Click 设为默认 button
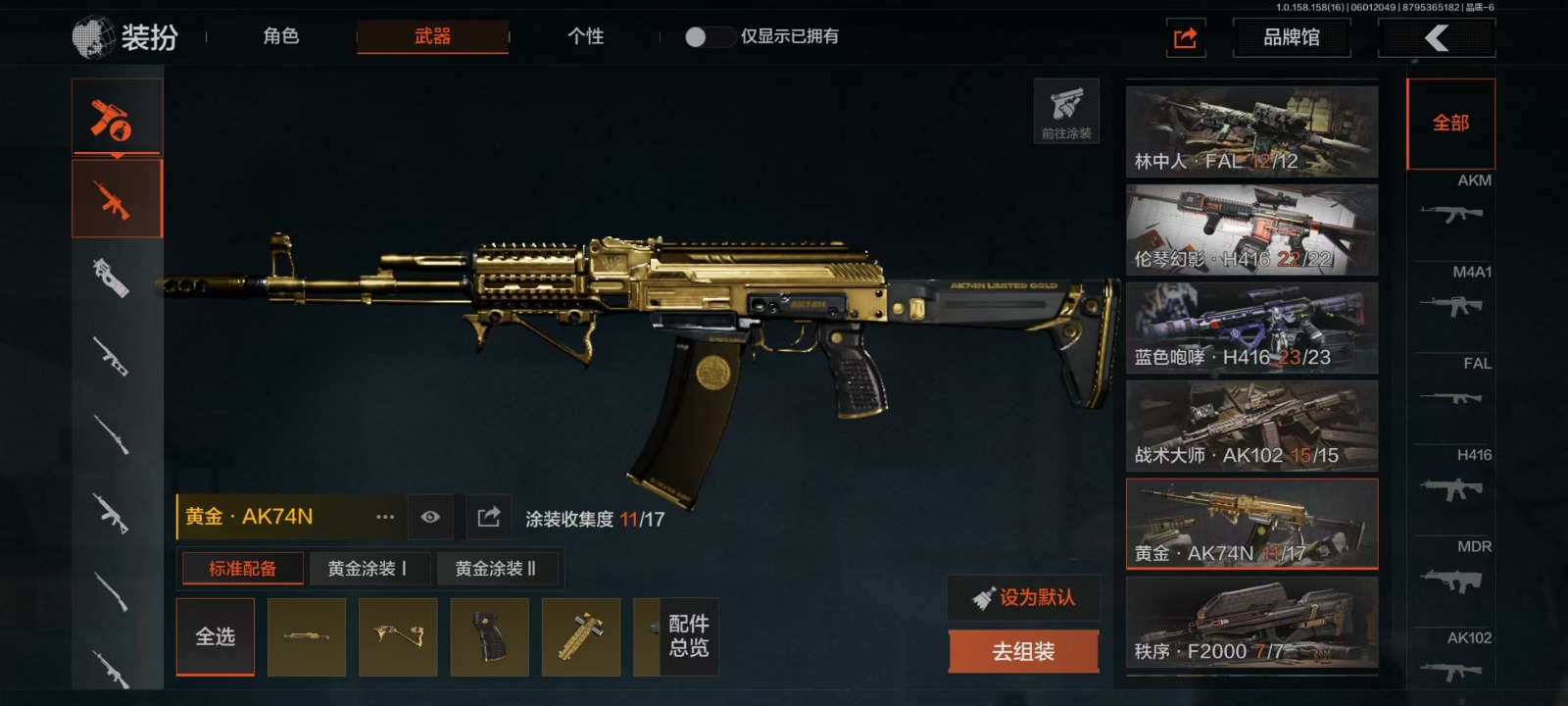The image size is (1568, 706). pos(1023,597)
